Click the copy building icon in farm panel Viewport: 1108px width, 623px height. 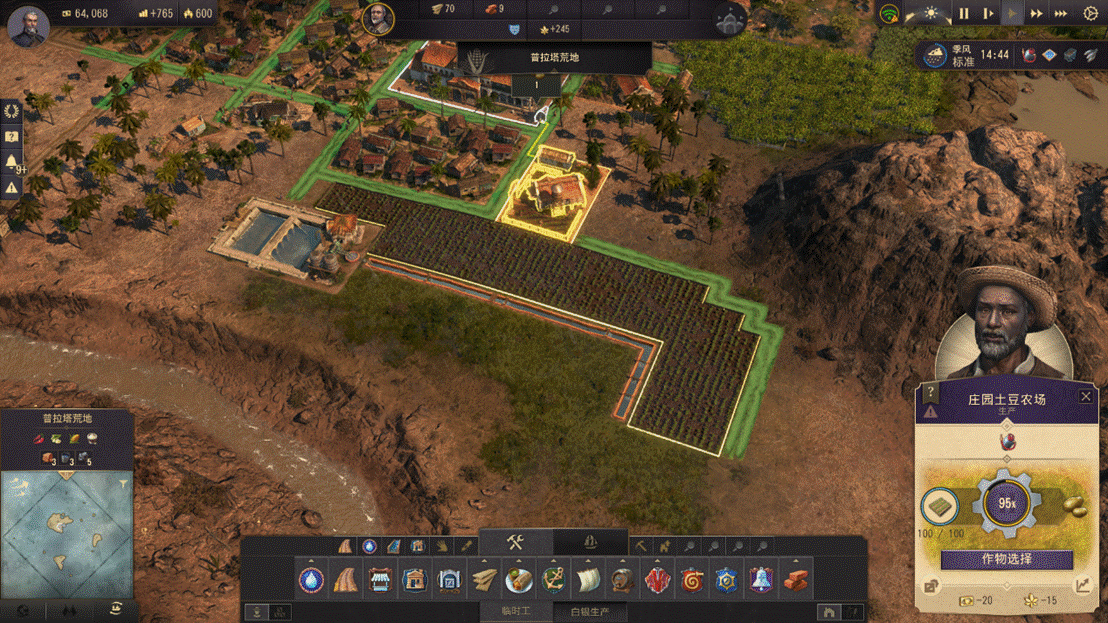932,586
